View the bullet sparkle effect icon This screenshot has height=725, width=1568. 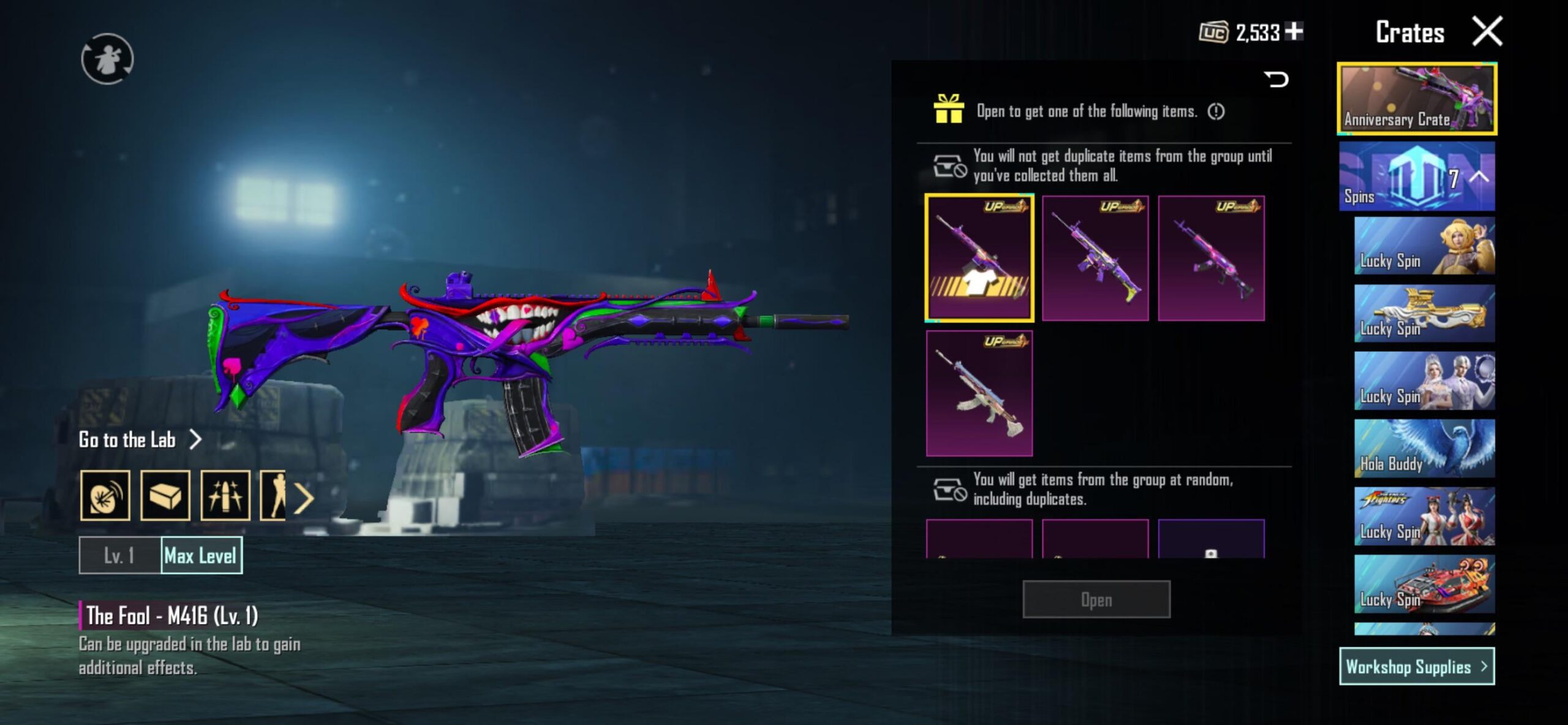(x=225, y=496)
